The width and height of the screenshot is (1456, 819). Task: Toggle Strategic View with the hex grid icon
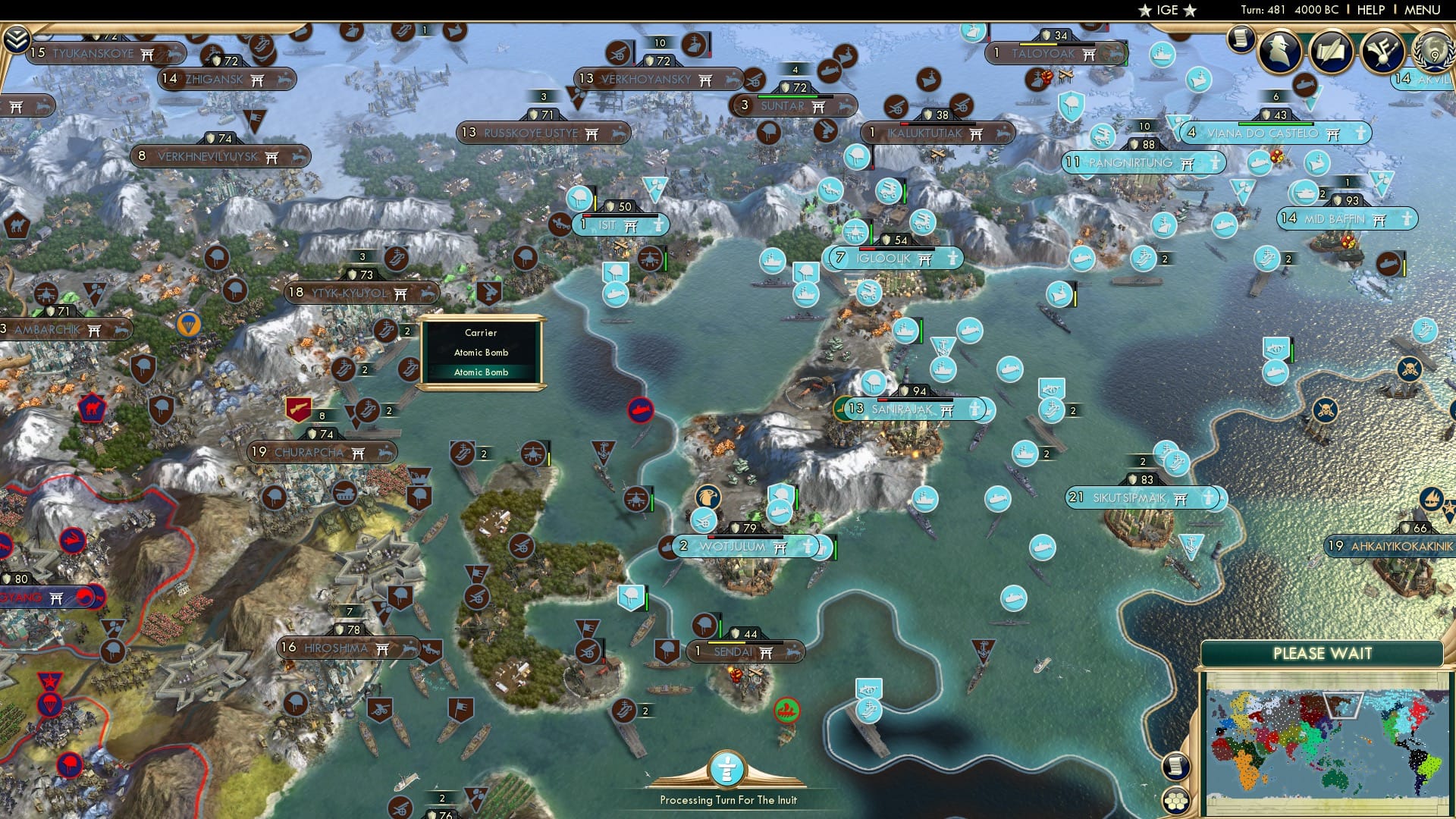tap(1176, 800)
